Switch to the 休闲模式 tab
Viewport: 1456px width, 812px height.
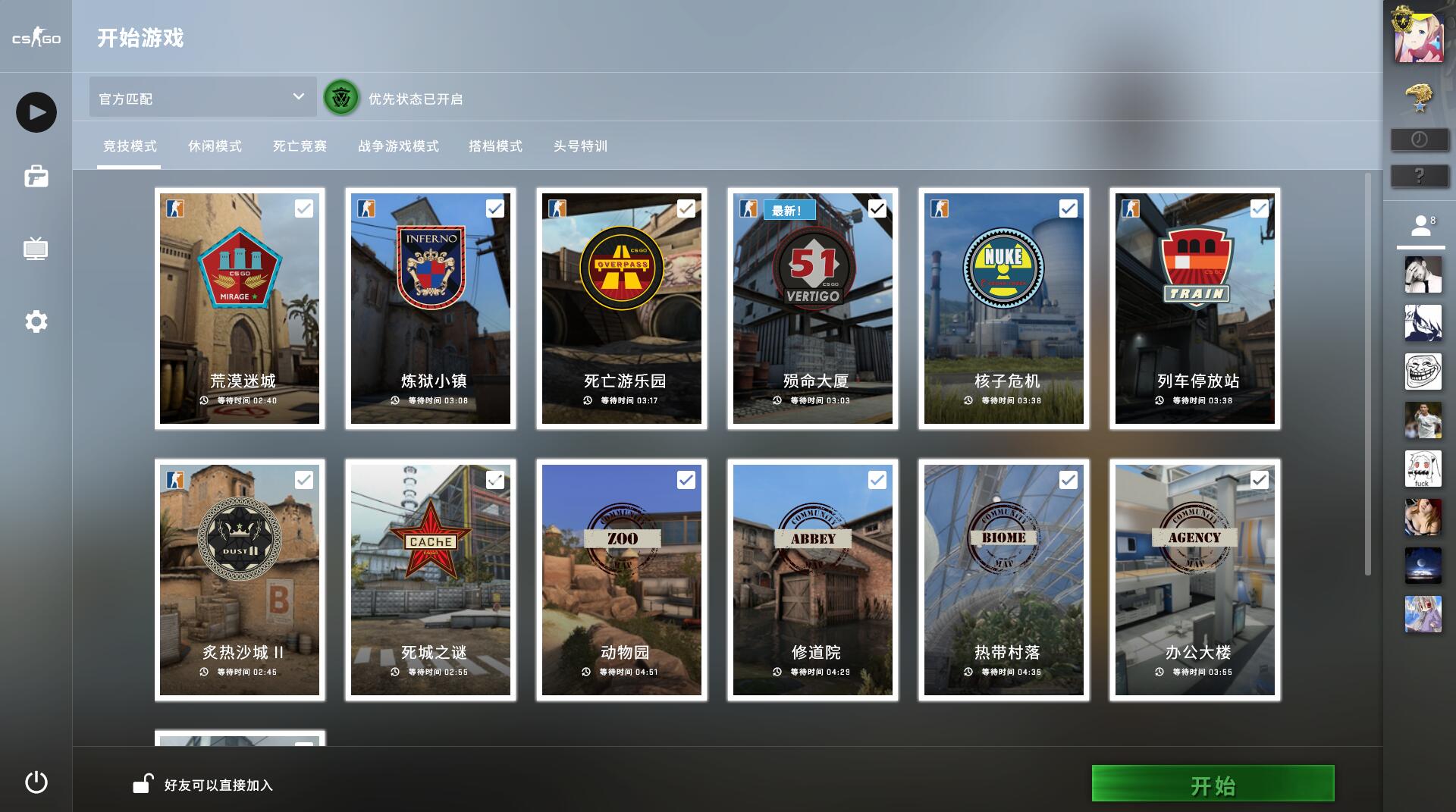(215, 146)
